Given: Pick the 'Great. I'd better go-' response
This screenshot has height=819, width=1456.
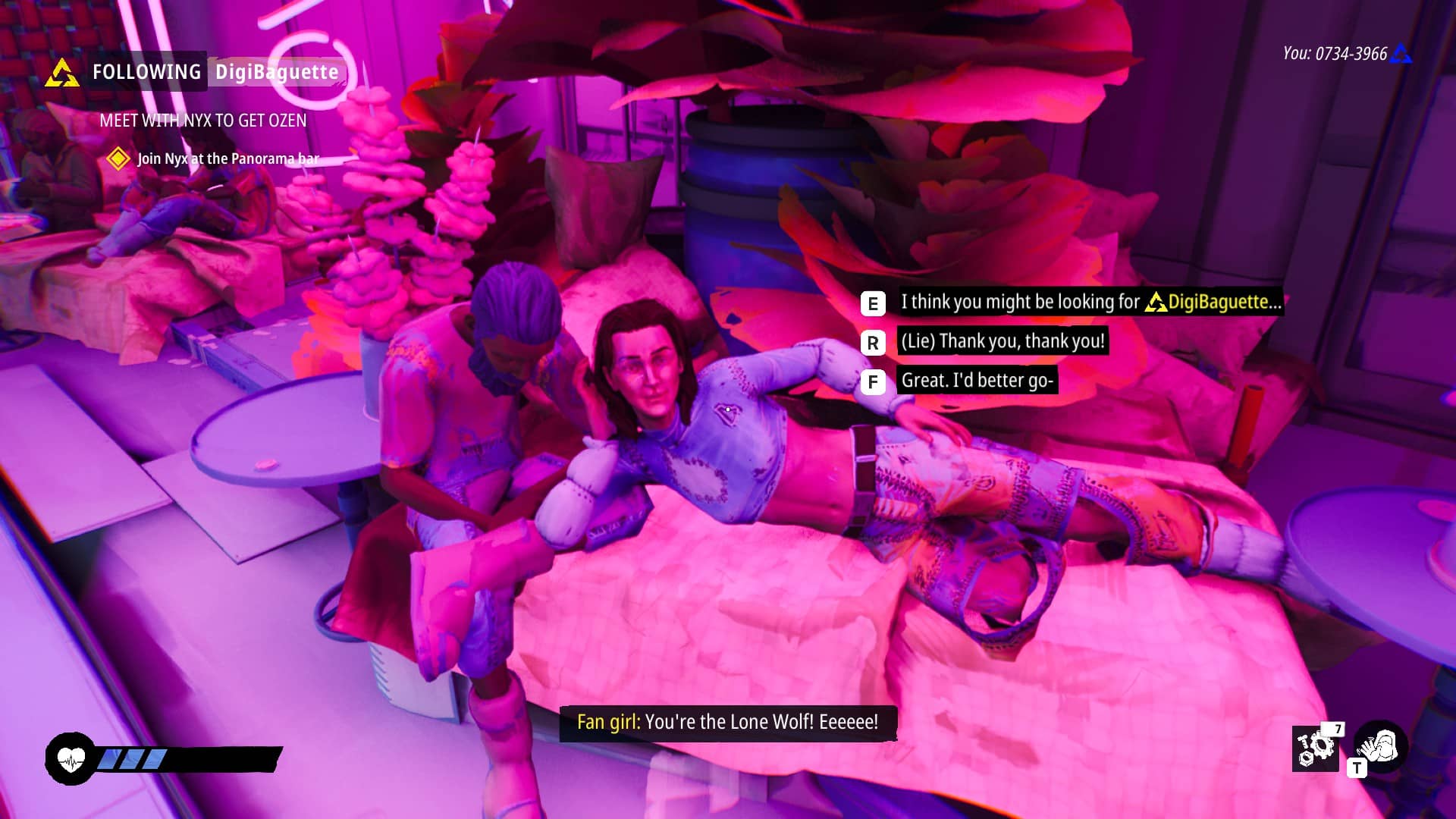Looking at the screenshot, I should [977, 380].
